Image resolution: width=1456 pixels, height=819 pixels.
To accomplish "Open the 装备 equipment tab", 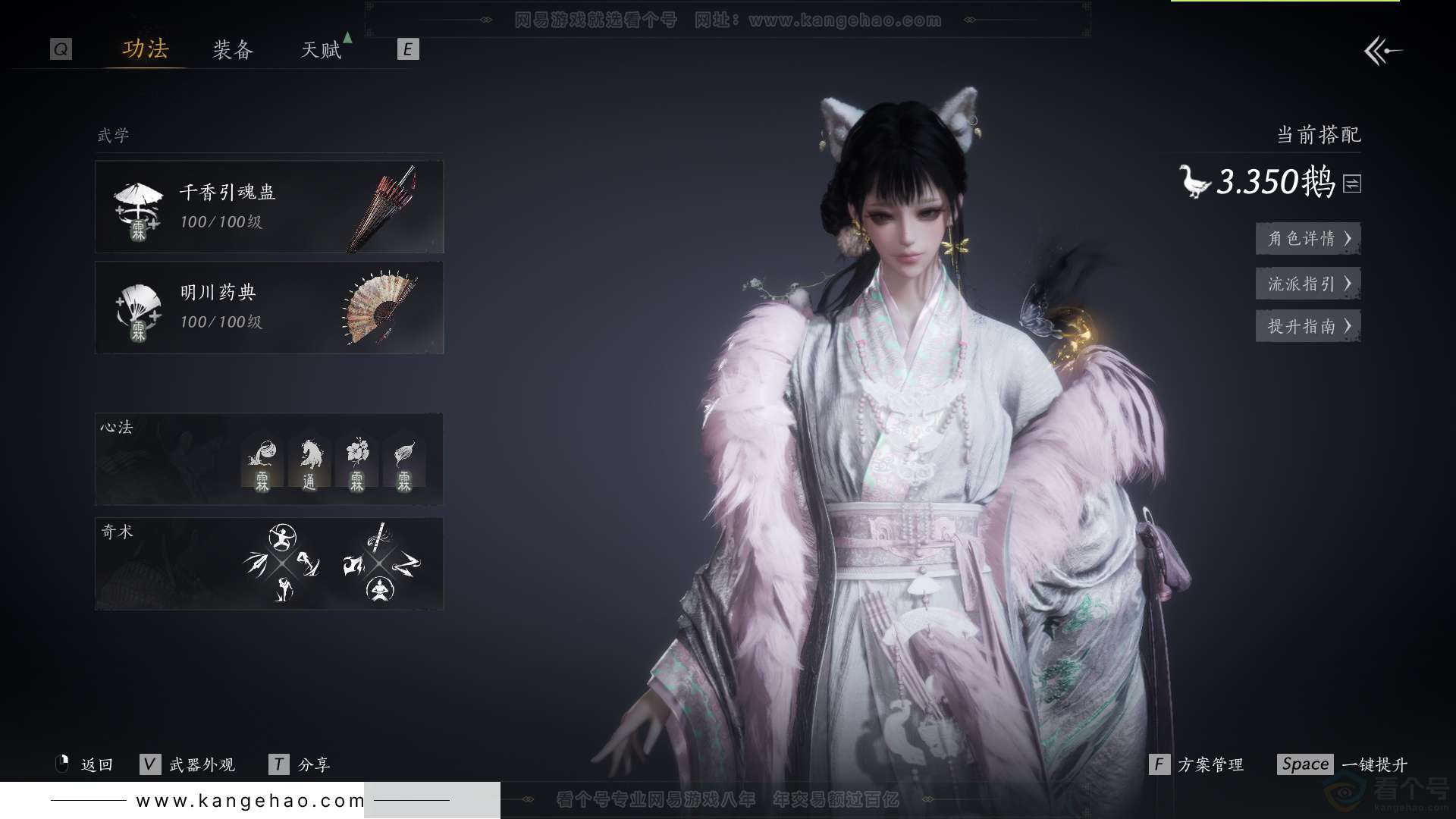I will tap(233, 50).
